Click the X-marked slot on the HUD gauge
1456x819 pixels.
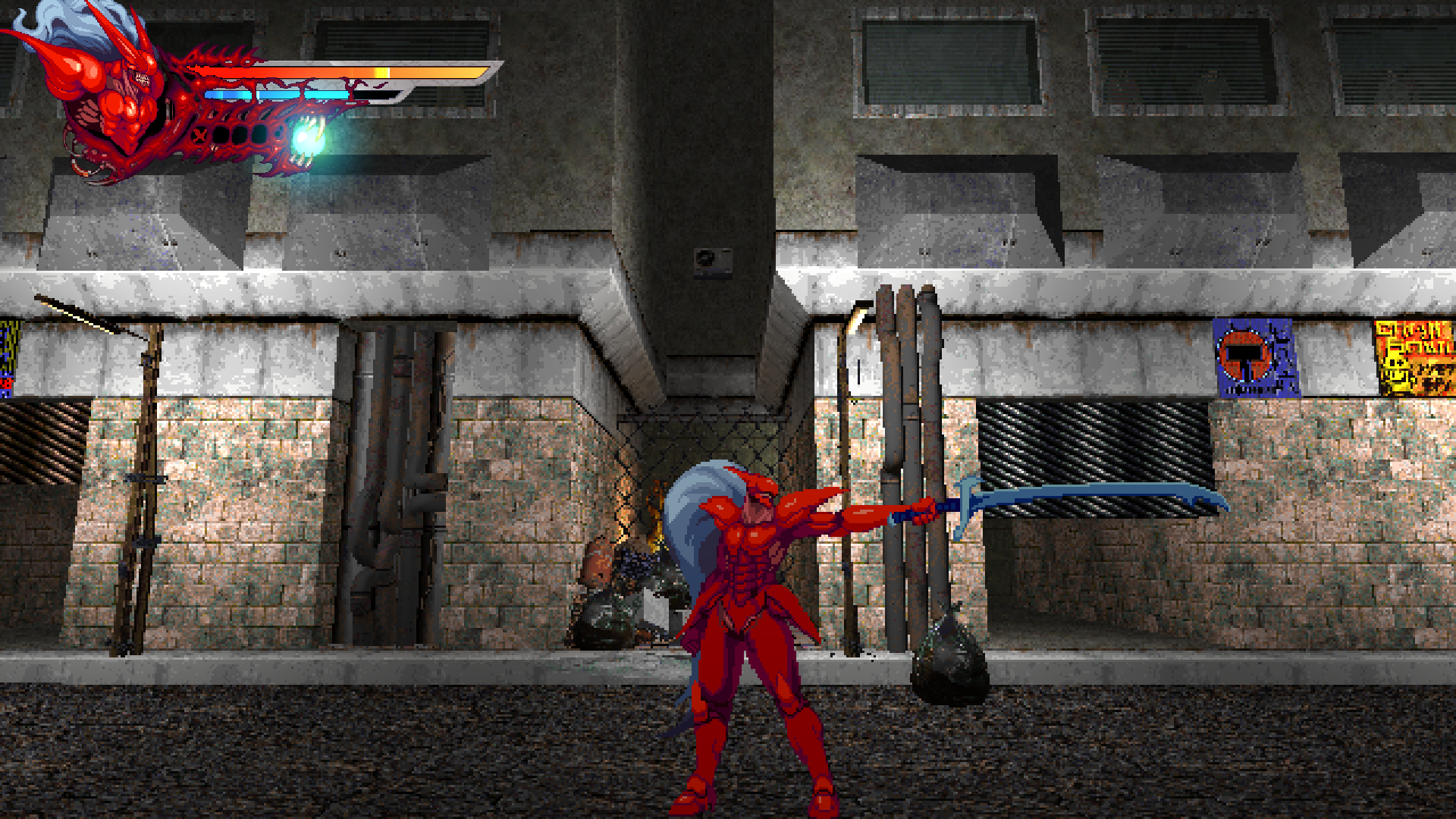click(x=199, y=135)
